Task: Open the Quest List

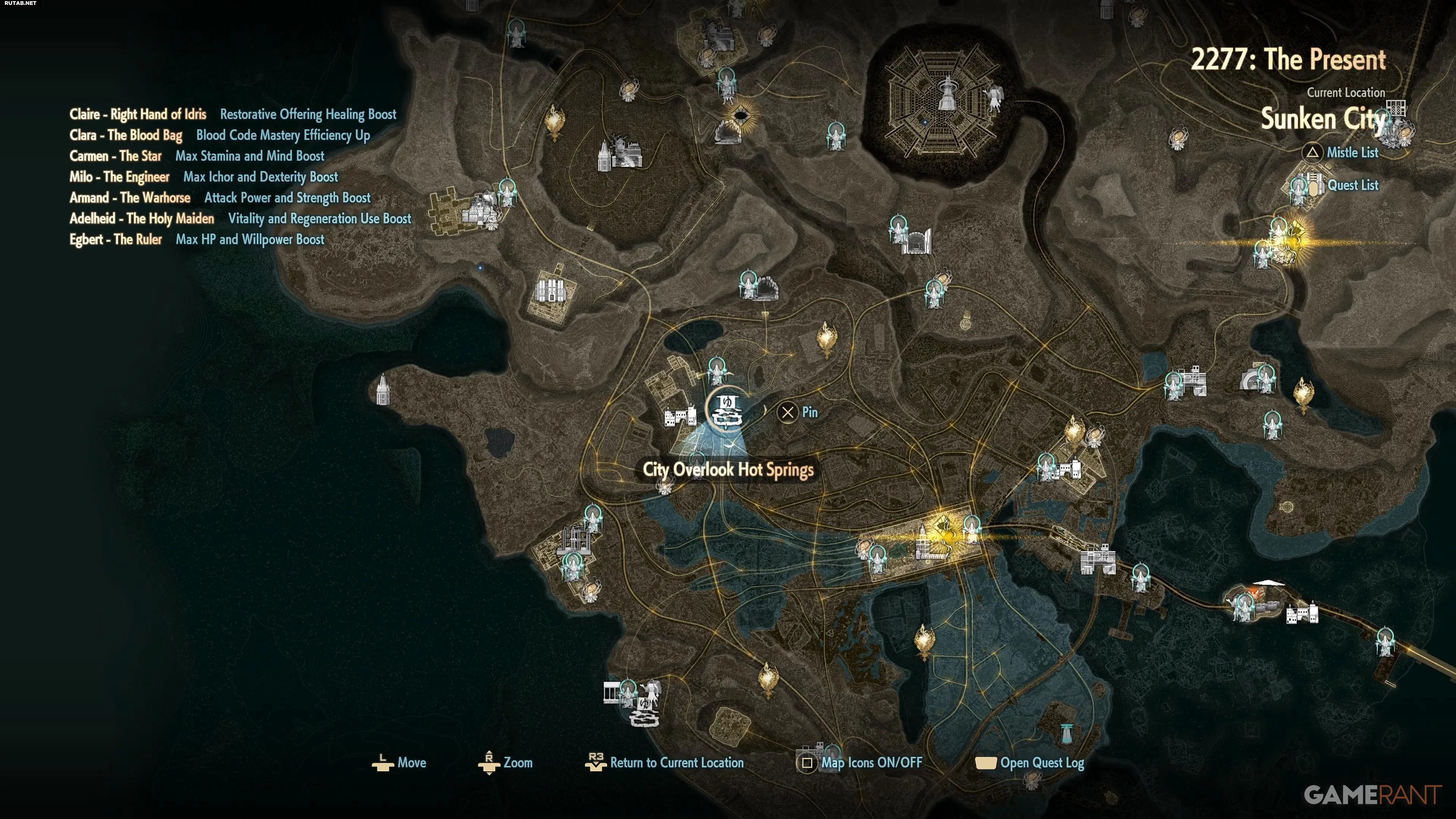Action: [x=1352, y=185]
